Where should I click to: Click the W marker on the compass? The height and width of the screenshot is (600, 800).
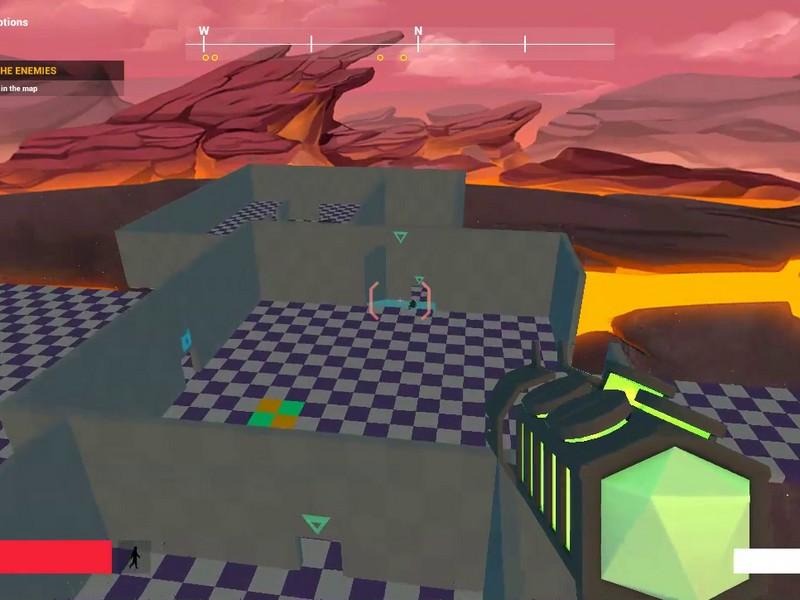[204, 31]
